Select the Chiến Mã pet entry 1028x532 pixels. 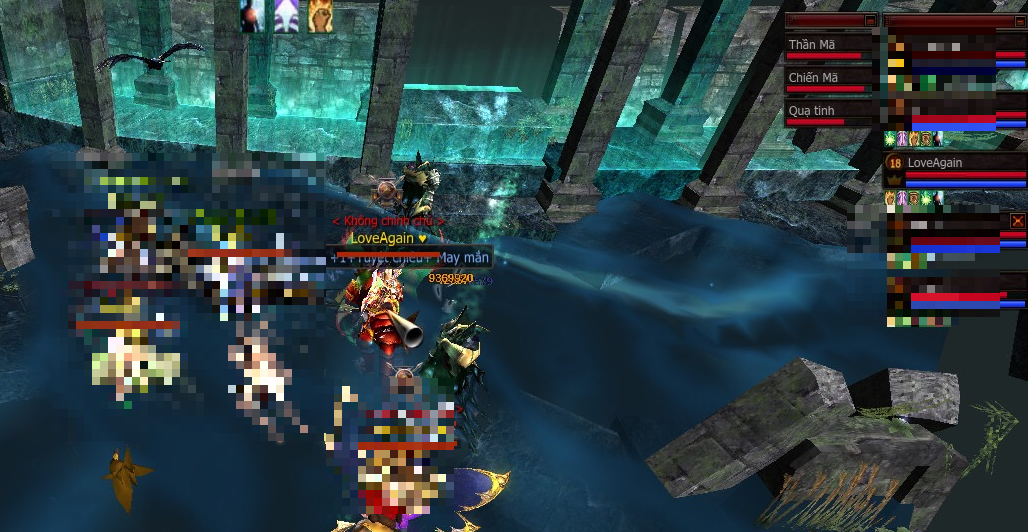[x=830, y=79]
